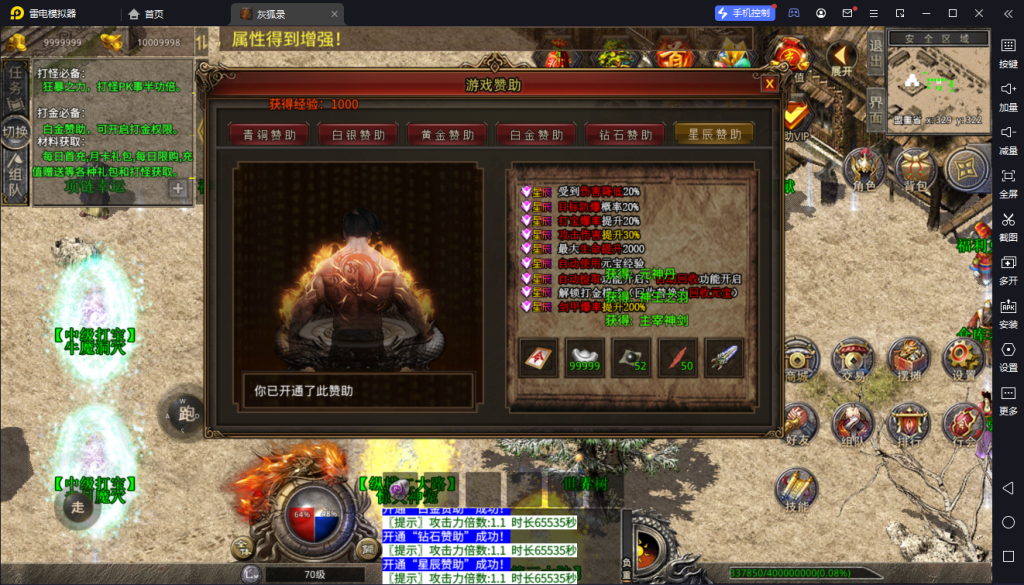Screen dimensions: 1024x585
Task: Select the sword reward slot
Action: 723,357
